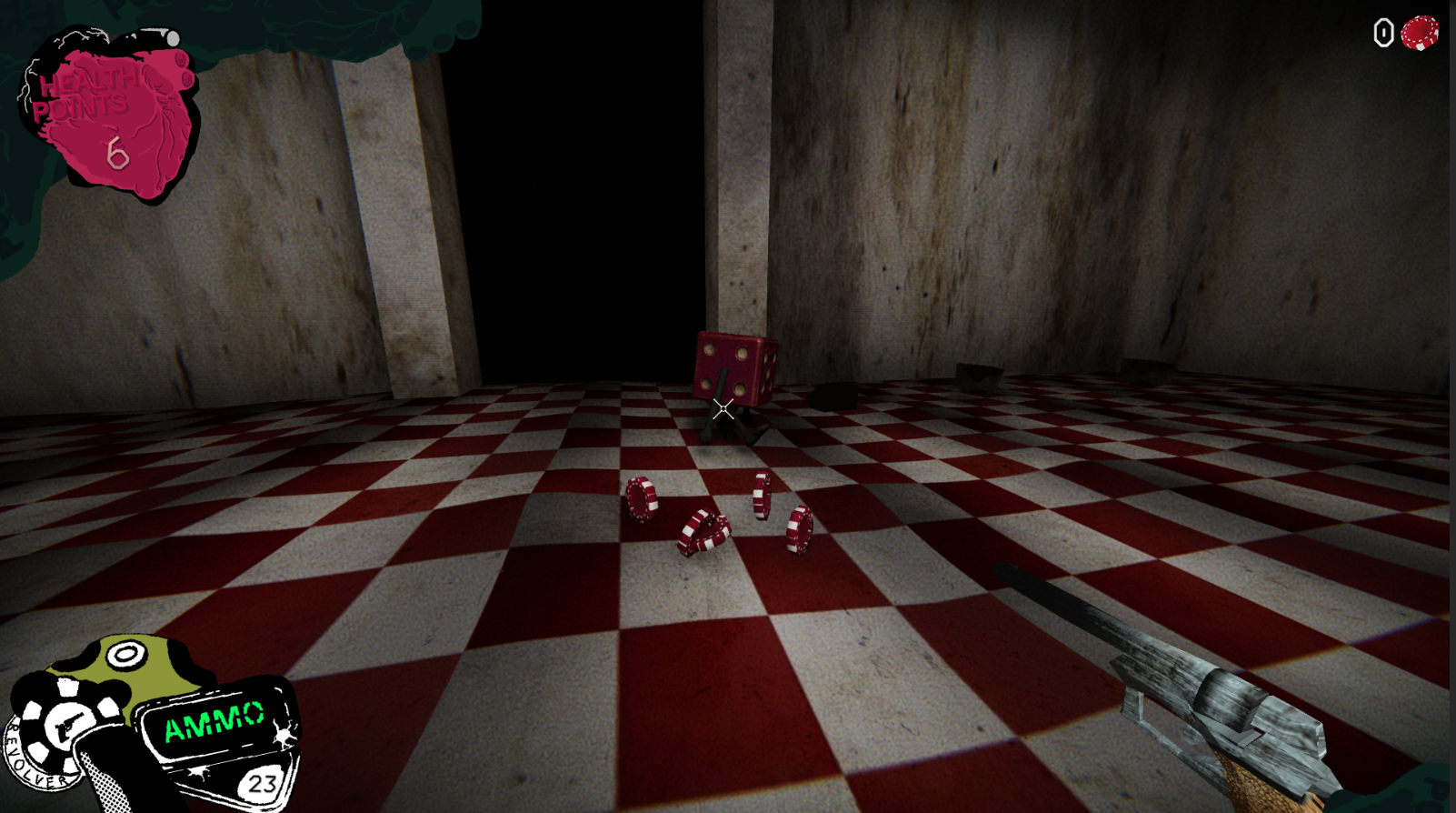Click the red poker chip currency icon
Image resolution: width=1456 pixels, height=813 pixels.
(x=1419, y=34)
